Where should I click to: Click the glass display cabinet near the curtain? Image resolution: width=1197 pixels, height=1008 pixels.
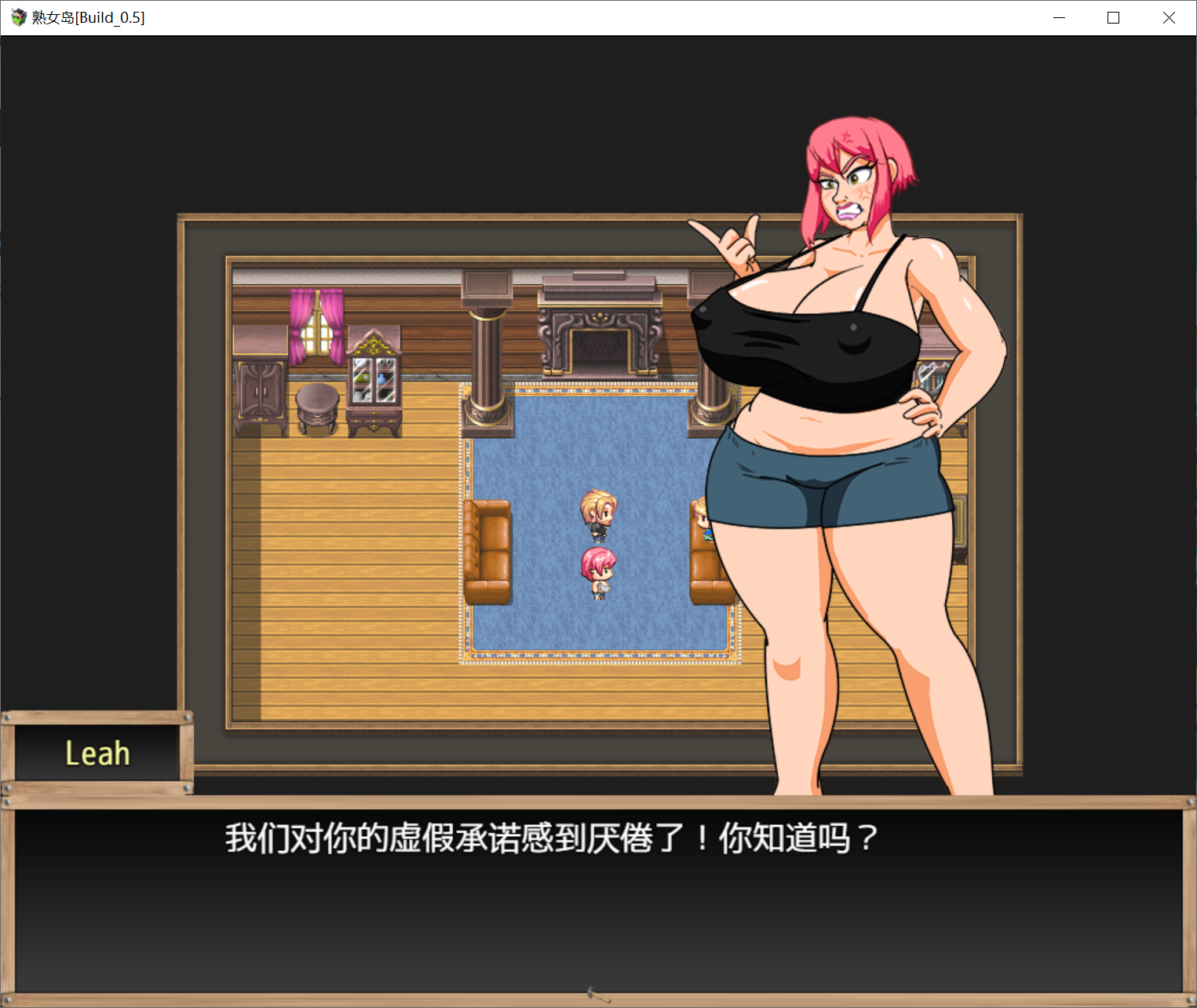point(374,385)
